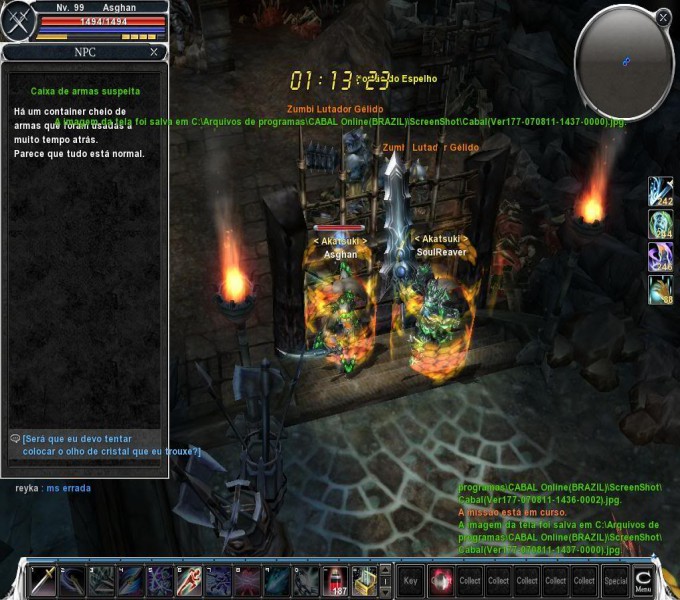
Task: Activate the red feather skill slot
Action: click(189, 580)
